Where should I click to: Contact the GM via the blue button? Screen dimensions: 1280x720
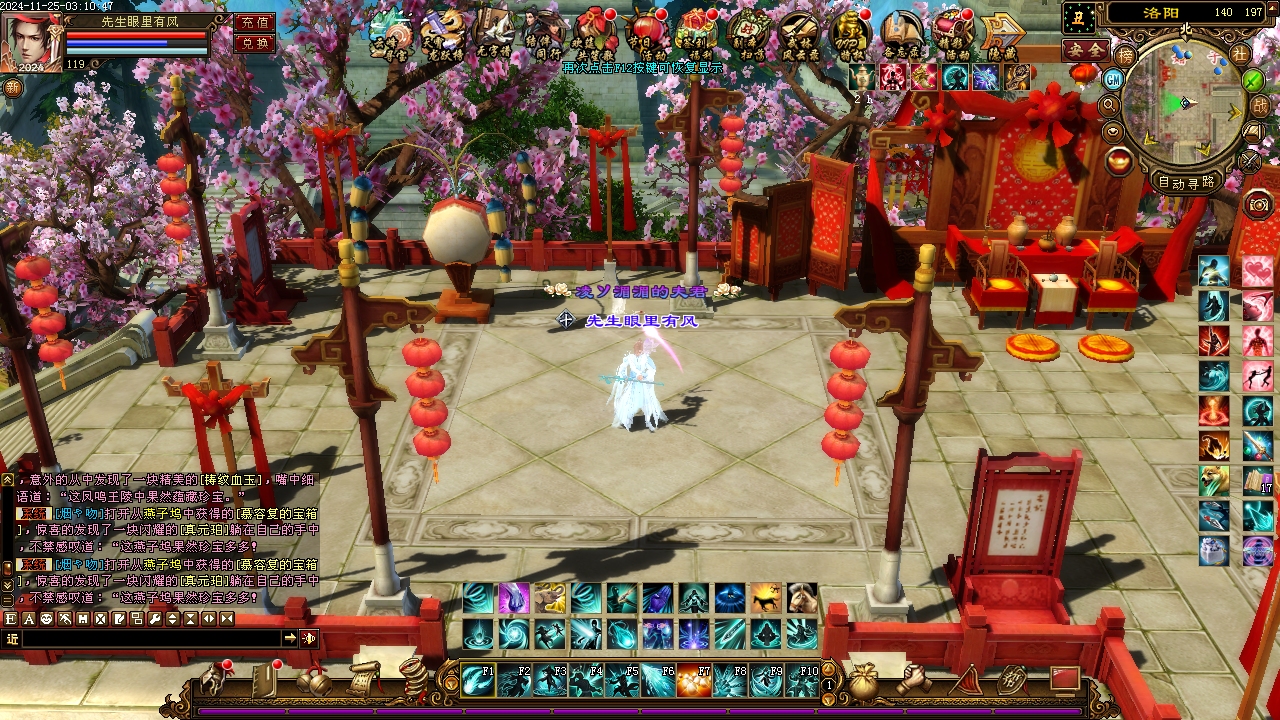click(1113, 78)
